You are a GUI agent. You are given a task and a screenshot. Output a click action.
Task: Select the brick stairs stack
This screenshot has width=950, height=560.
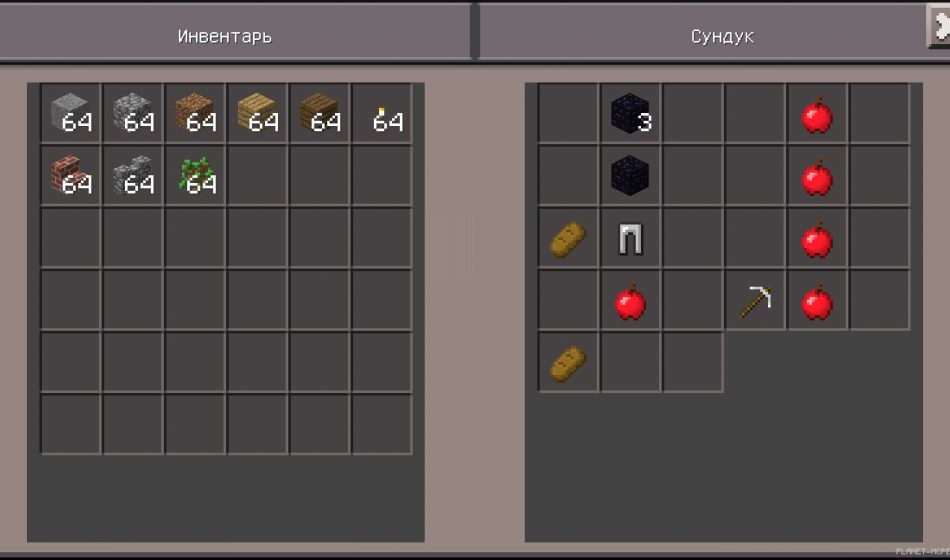(71, 176)
